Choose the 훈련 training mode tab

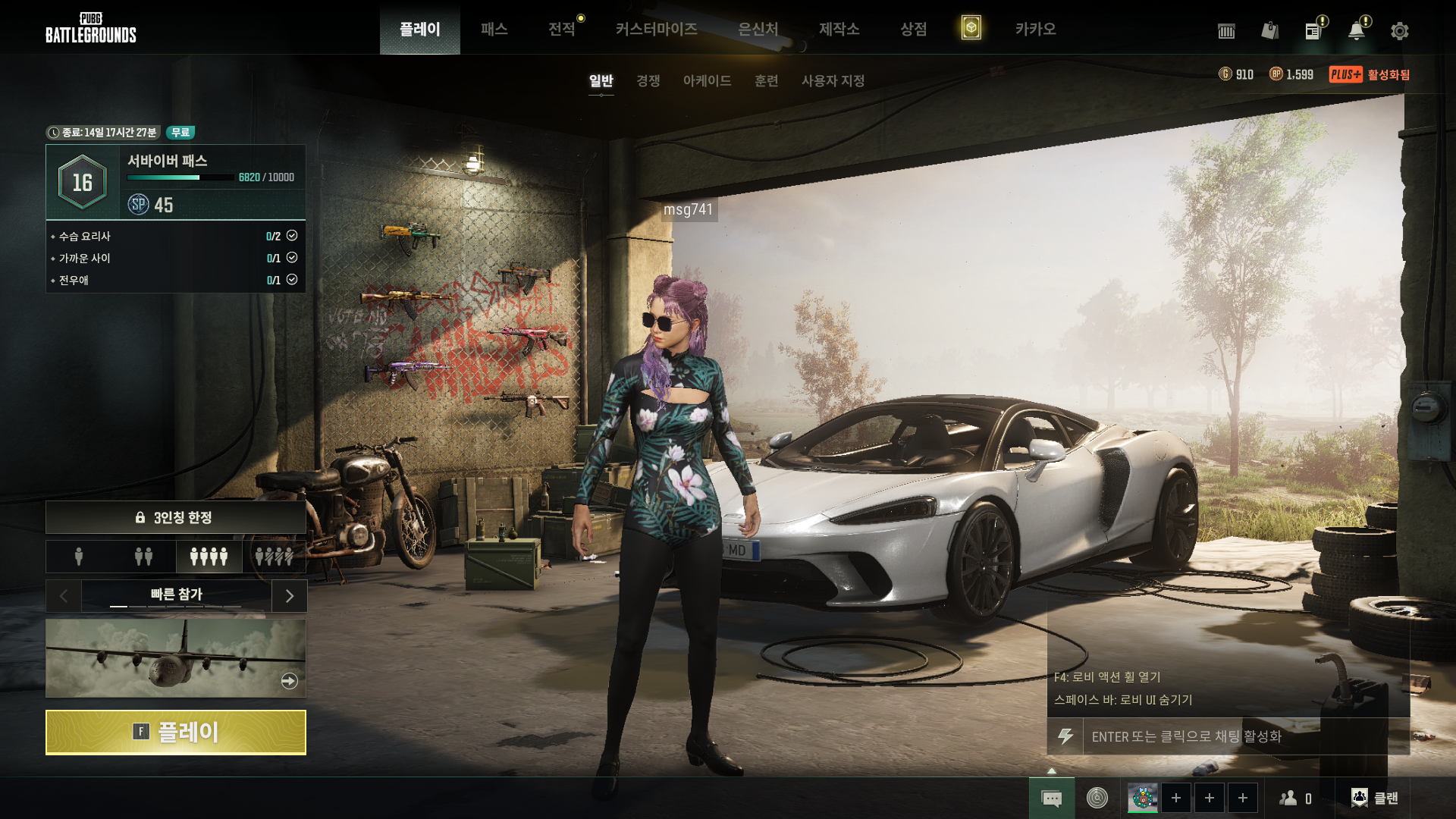point(766,80)
